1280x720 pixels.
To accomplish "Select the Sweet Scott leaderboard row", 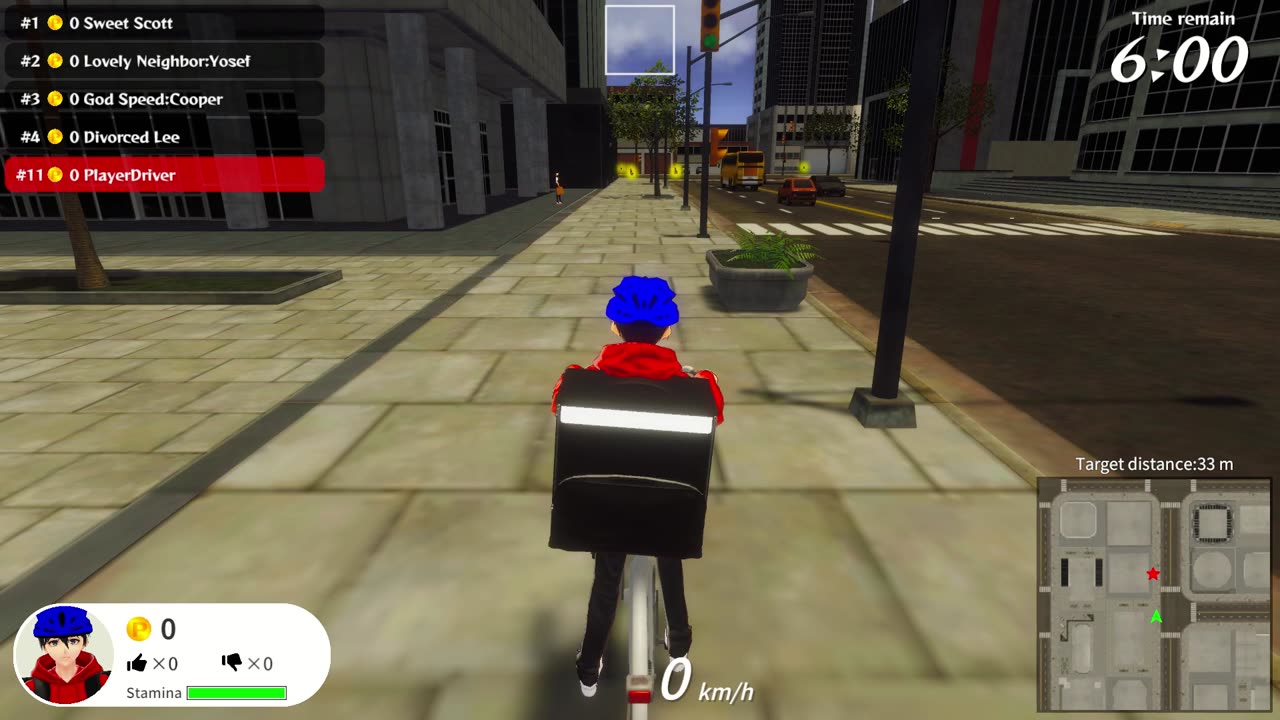I will point(164,23).
